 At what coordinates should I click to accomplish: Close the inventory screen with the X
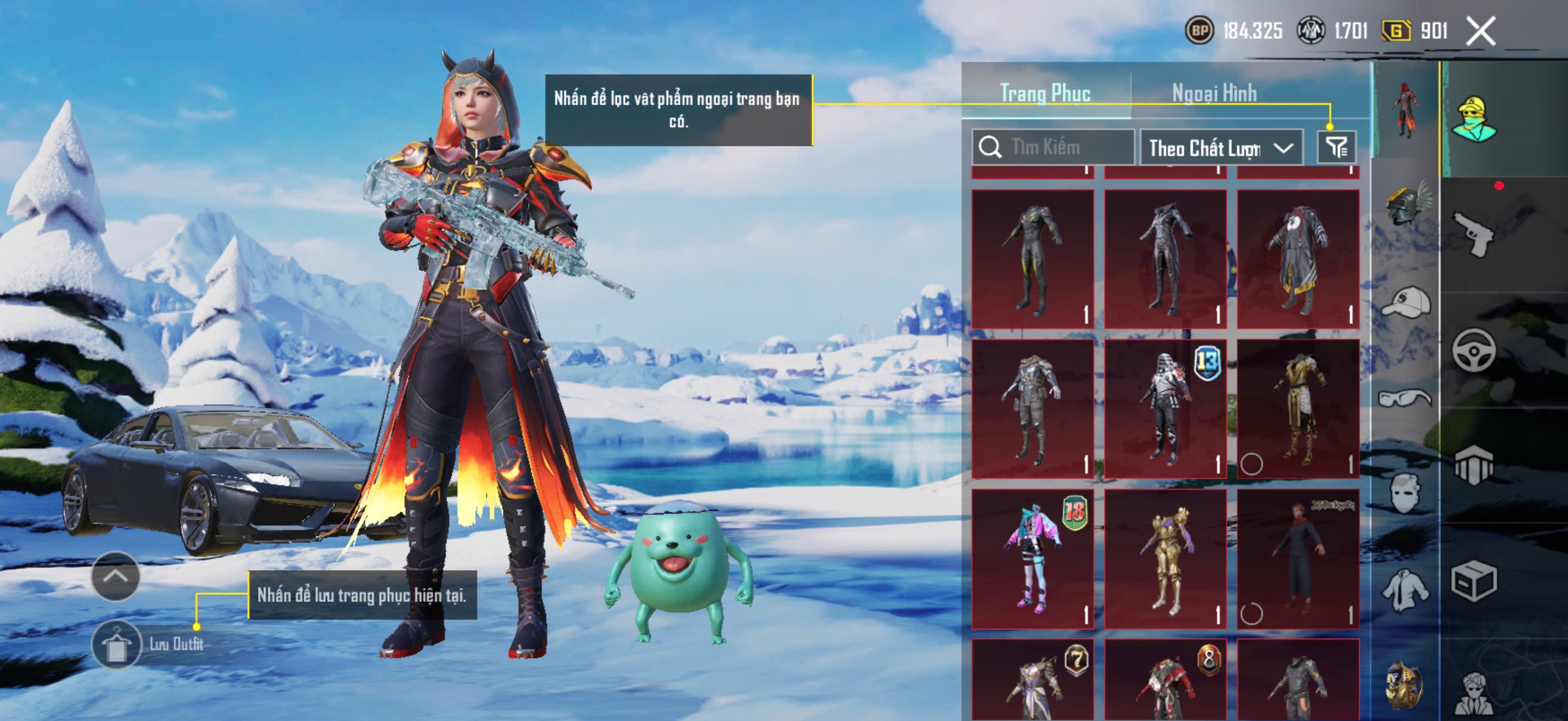pyautogui.click(x=1480, y=31)
